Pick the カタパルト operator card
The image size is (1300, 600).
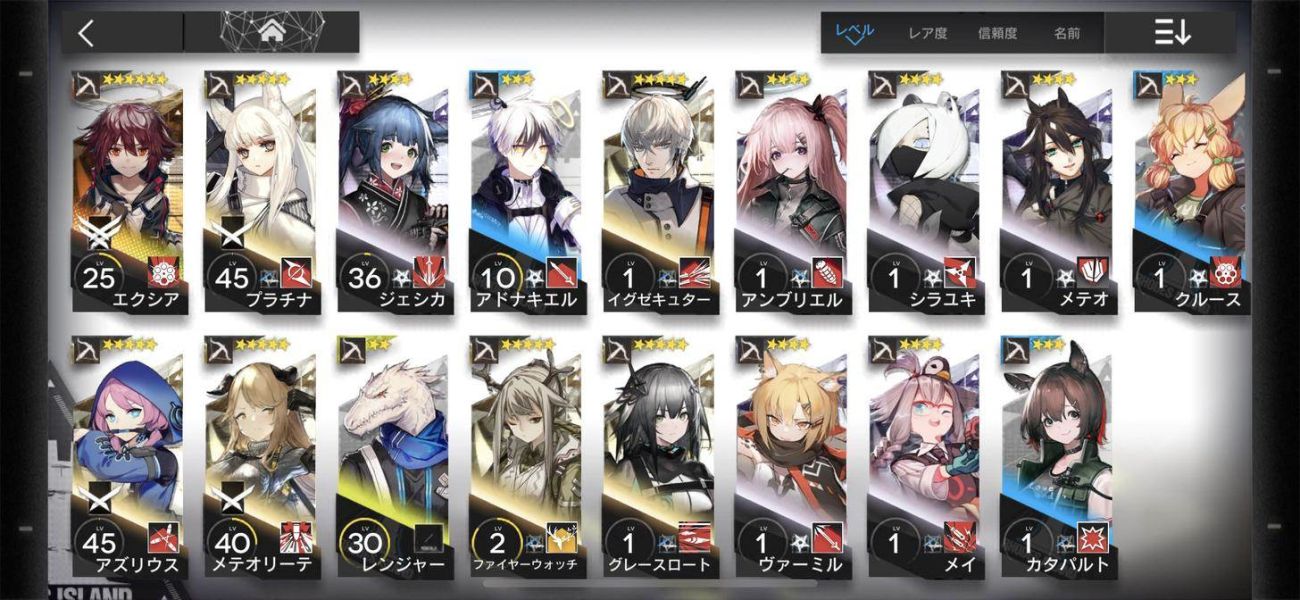tap(1056, 455)
